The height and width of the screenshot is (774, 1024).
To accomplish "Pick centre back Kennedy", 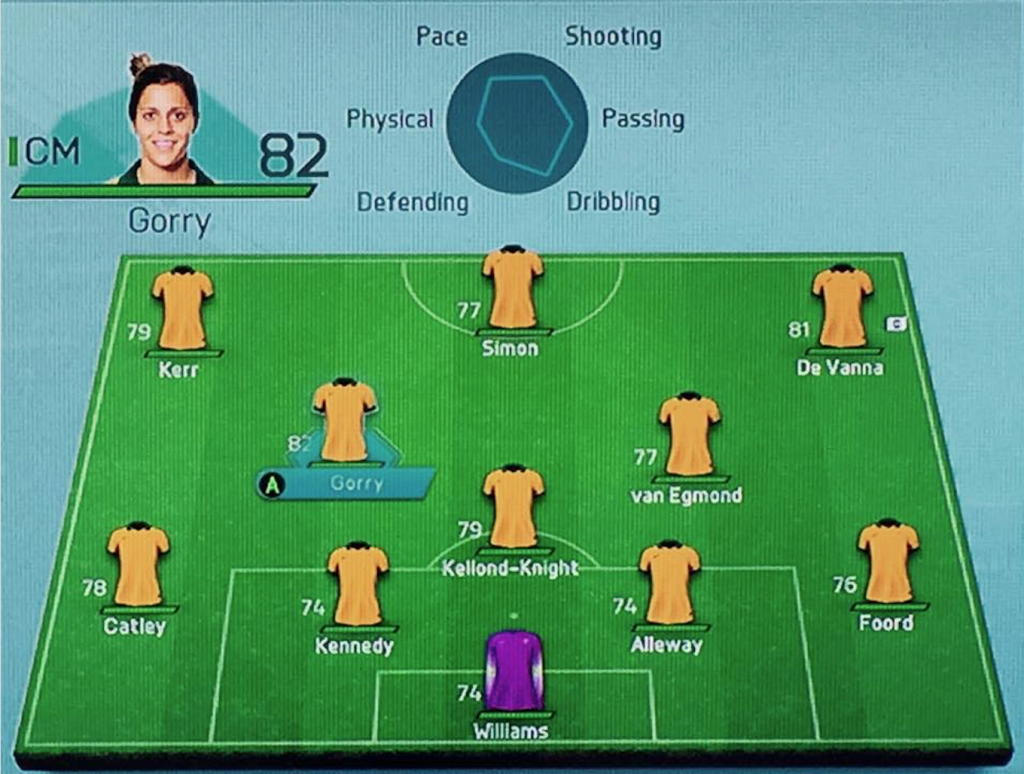I will 357,587.
